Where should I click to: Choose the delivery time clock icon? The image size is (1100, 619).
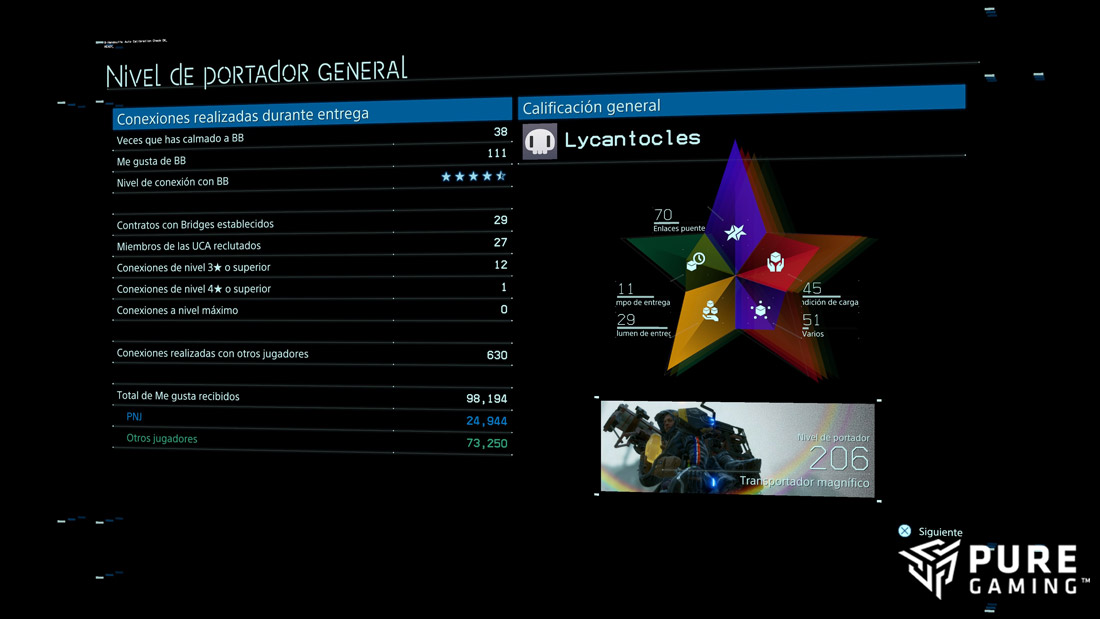697,261
